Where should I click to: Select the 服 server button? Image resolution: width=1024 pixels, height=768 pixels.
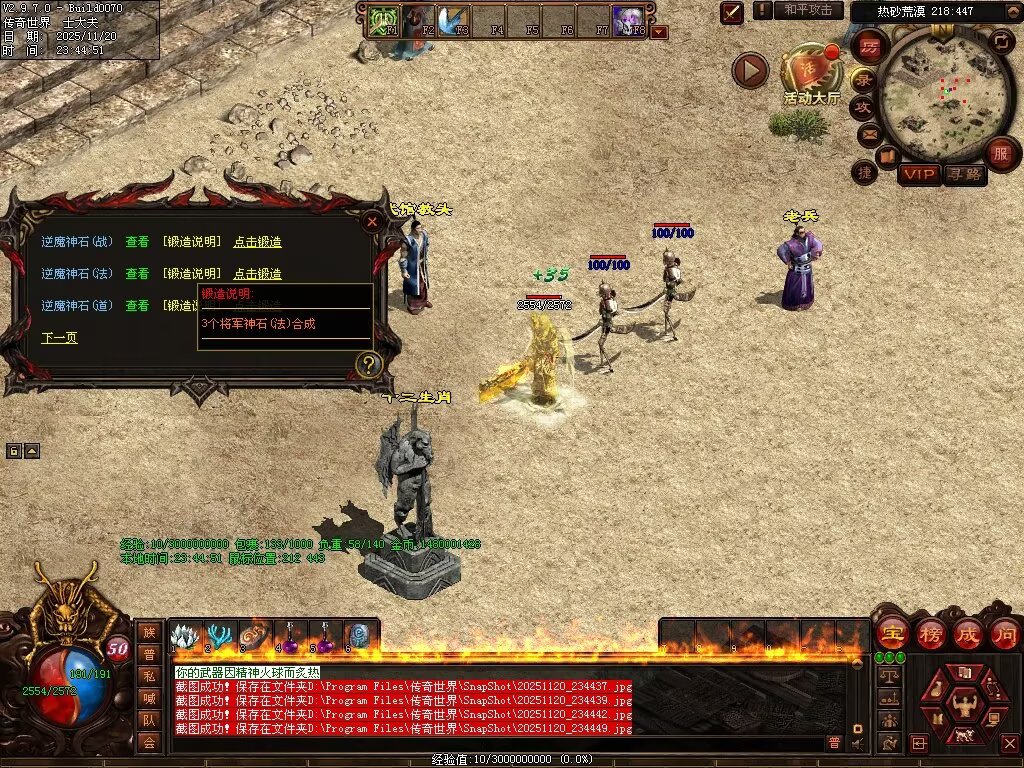tap(1000, 153)
